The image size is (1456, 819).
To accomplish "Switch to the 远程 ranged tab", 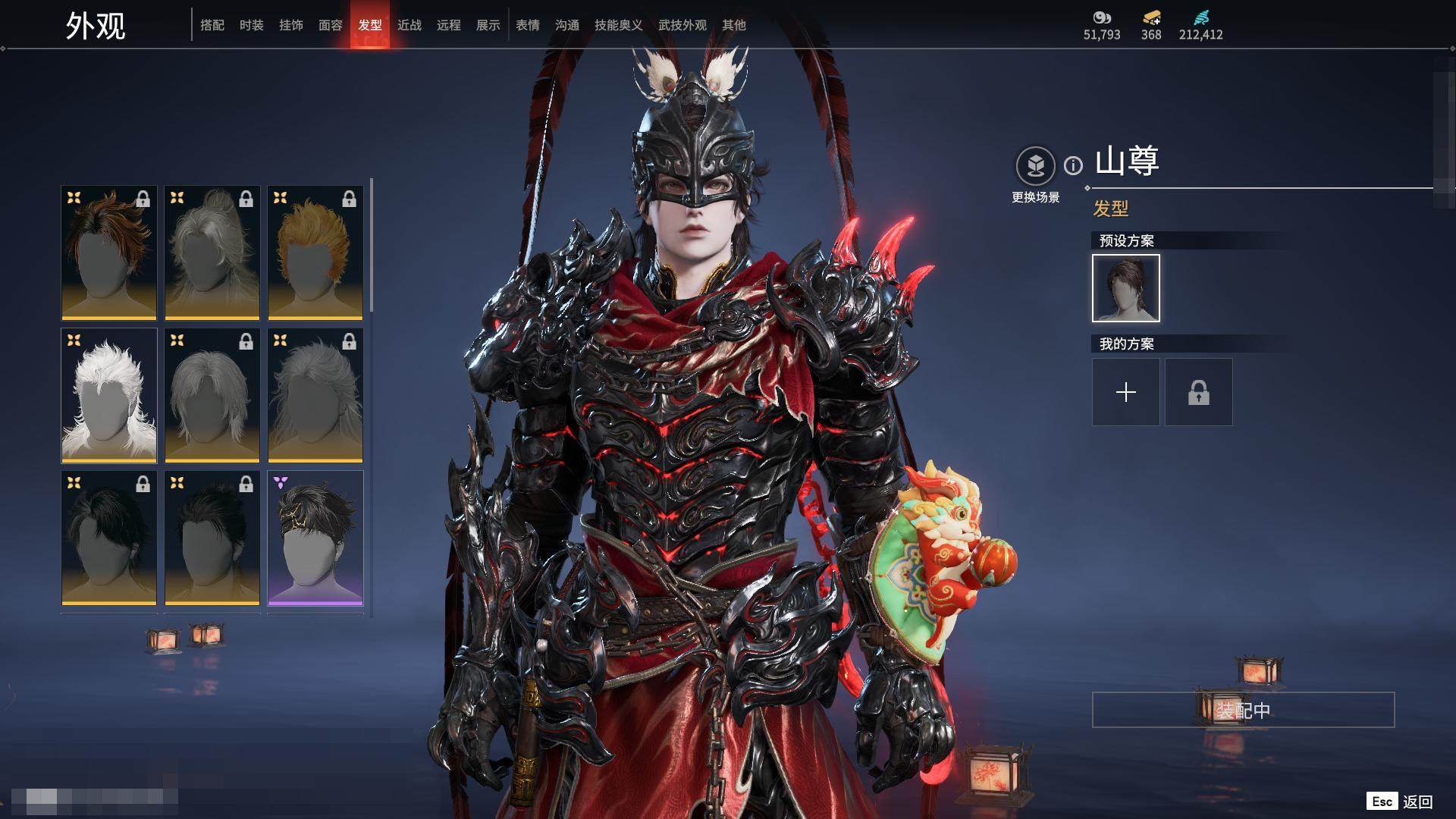I will (x=449, y=25).
